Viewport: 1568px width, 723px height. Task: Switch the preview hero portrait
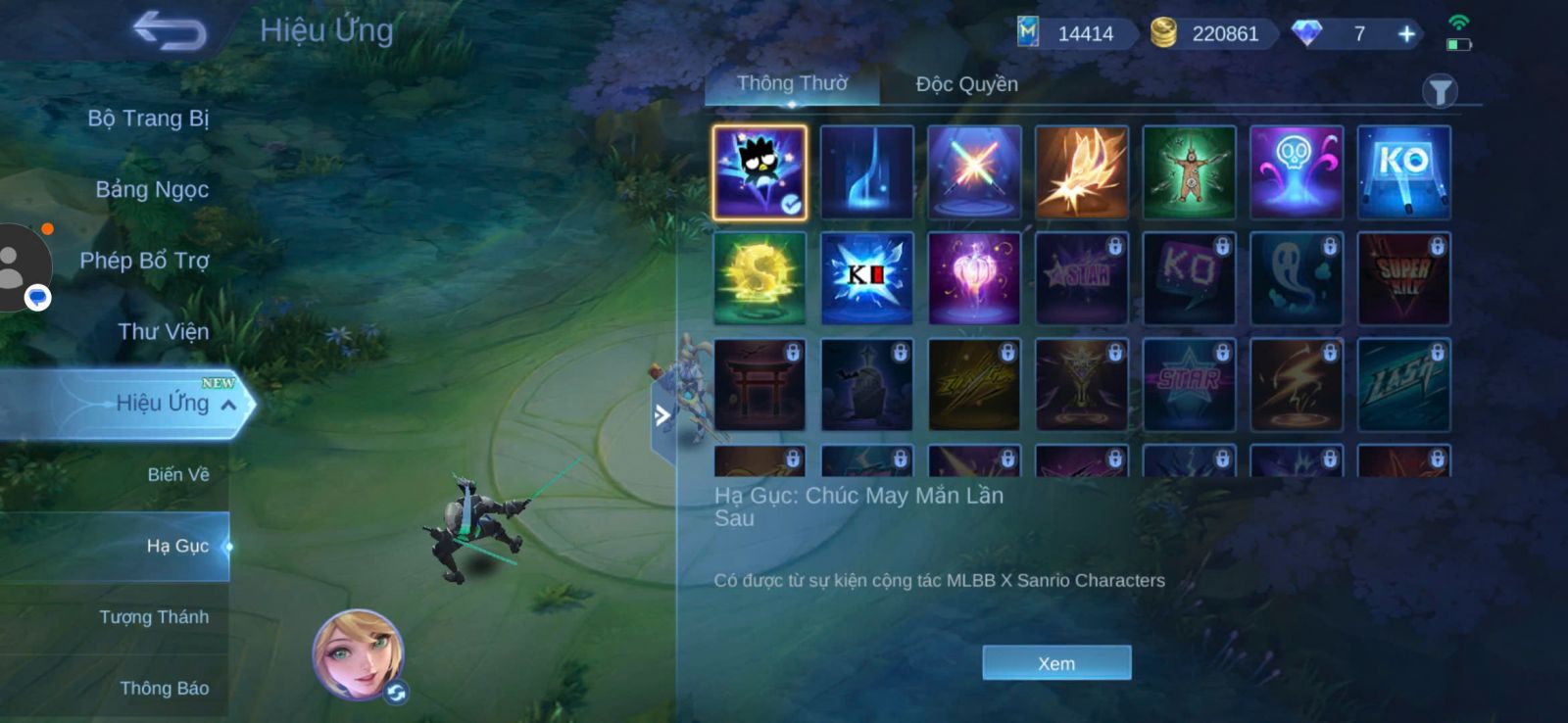[x=396, y=693]
